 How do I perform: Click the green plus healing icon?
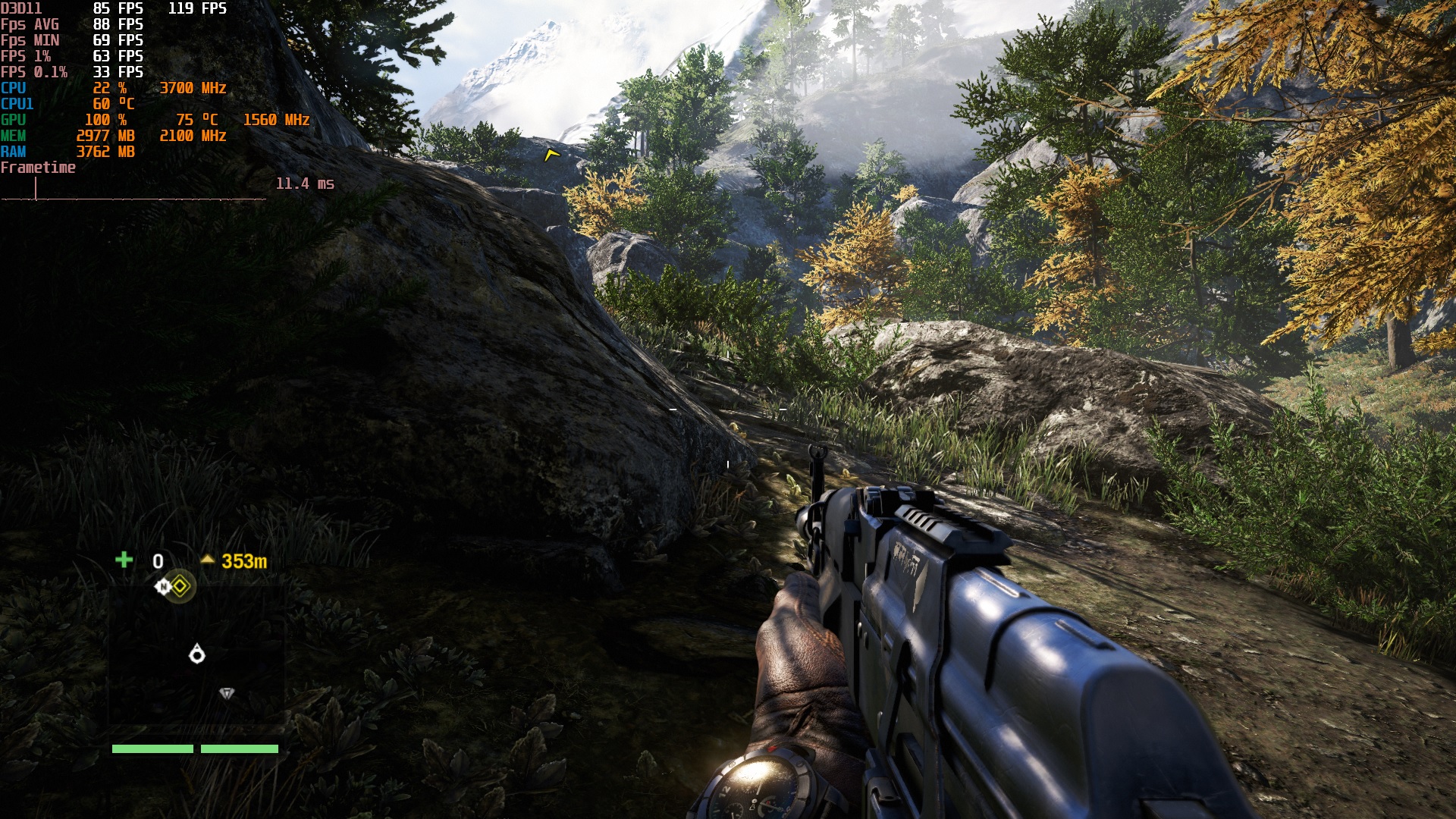click(x=124, y=560)
